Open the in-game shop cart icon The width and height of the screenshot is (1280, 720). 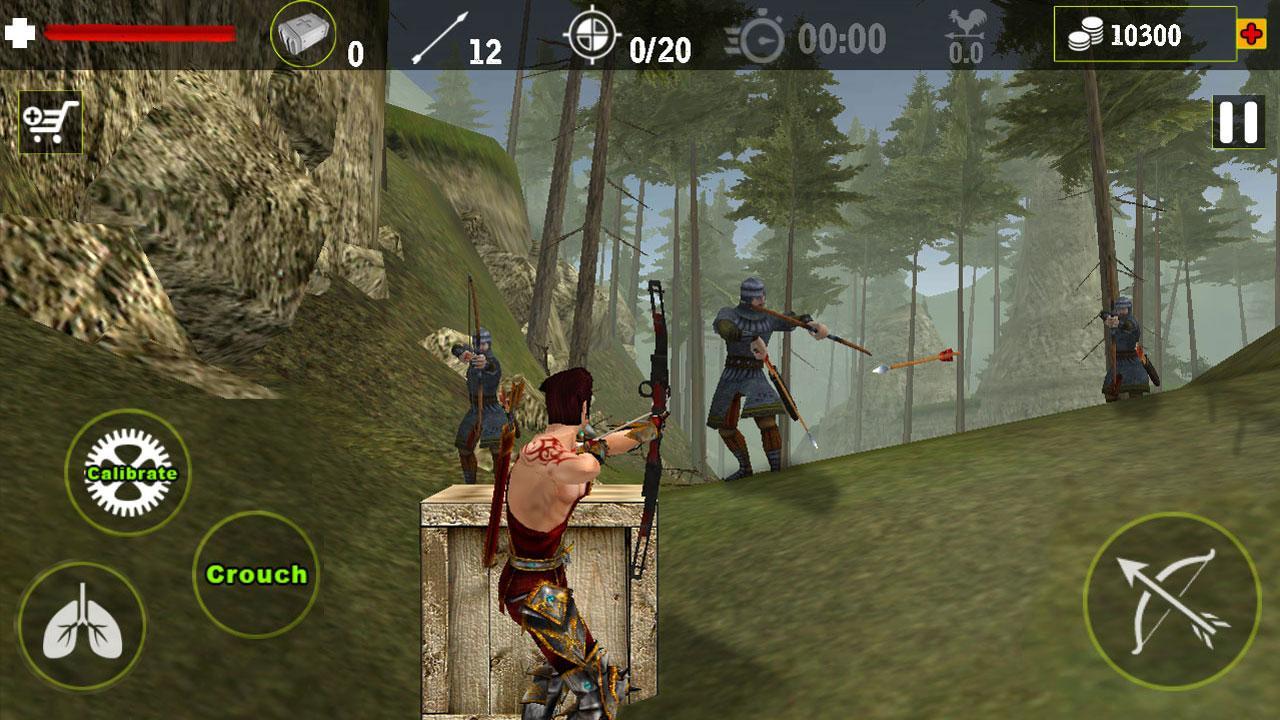click(49, 120)
